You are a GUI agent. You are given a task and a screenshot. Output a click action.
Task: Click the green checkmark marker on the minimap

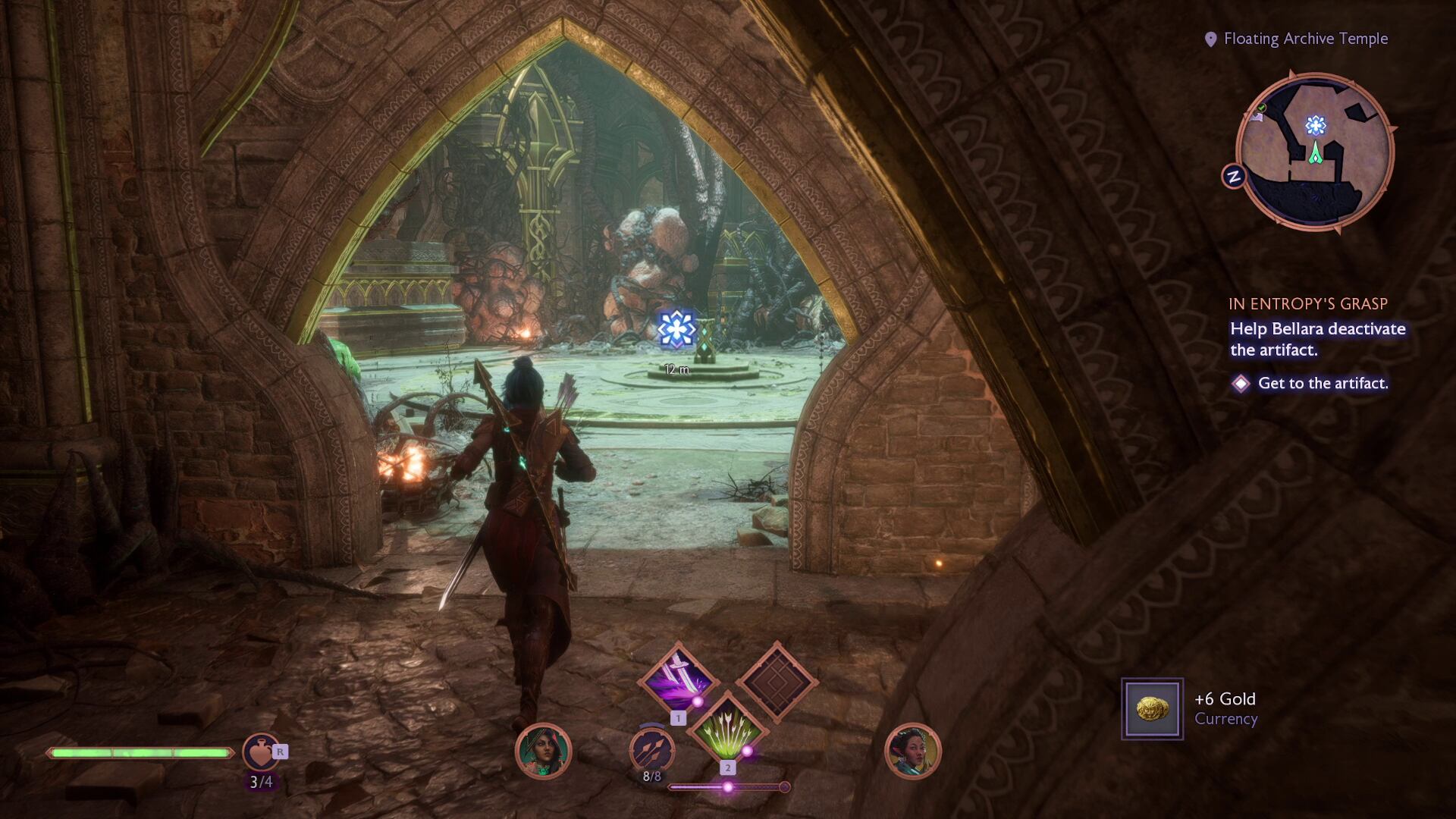pyautogui.click(x=1261, y=108)
